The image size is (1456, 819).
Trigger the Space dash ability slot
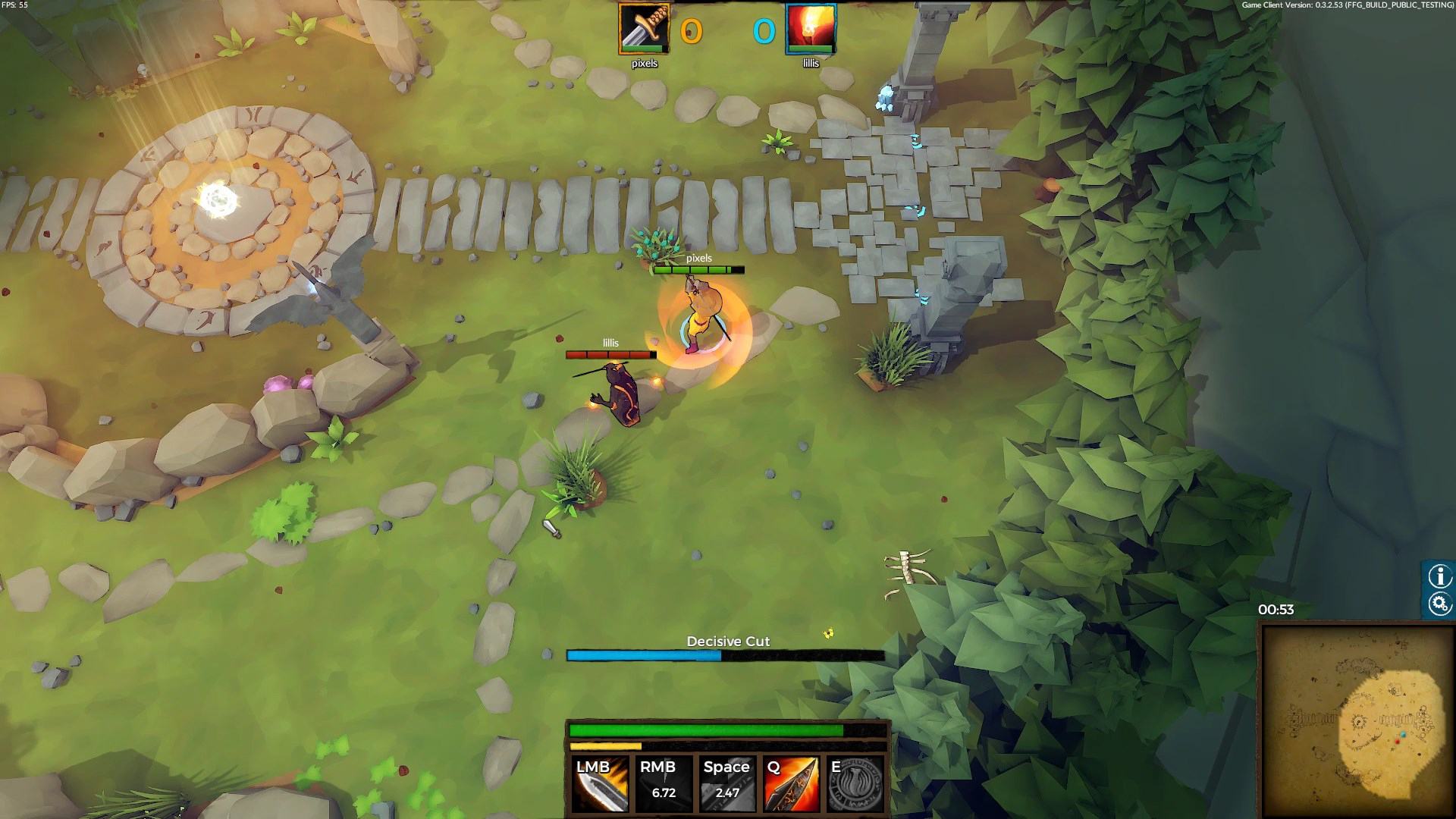[726, 784]
